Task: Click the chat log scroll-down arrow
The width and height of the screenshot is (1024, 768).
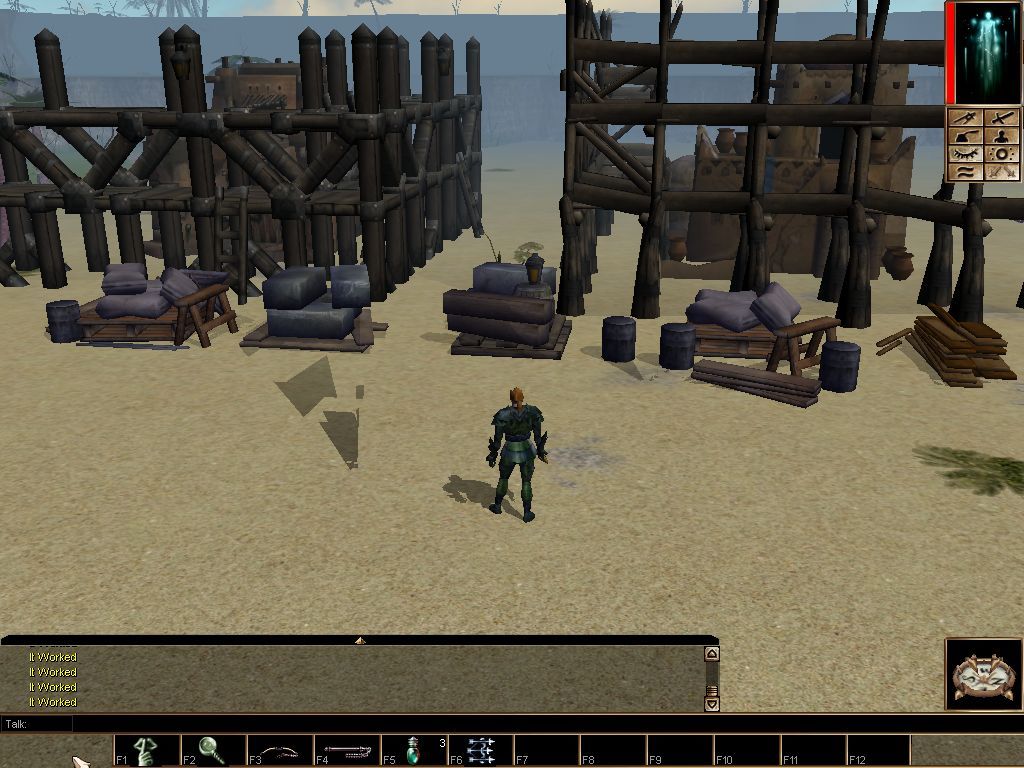Action: tap(712, 703)
